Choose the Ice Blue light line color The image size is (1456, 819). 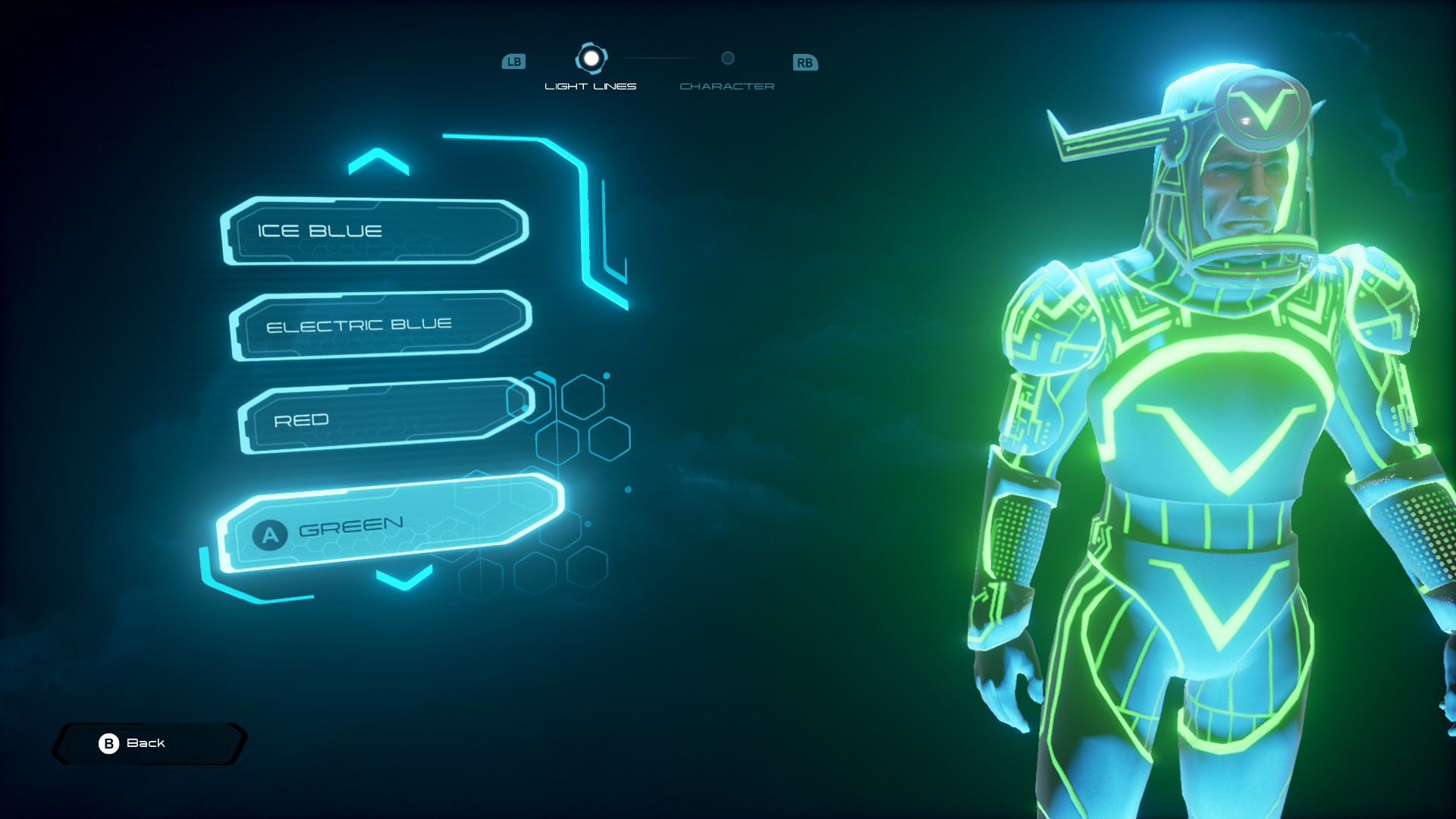point(375,231)
